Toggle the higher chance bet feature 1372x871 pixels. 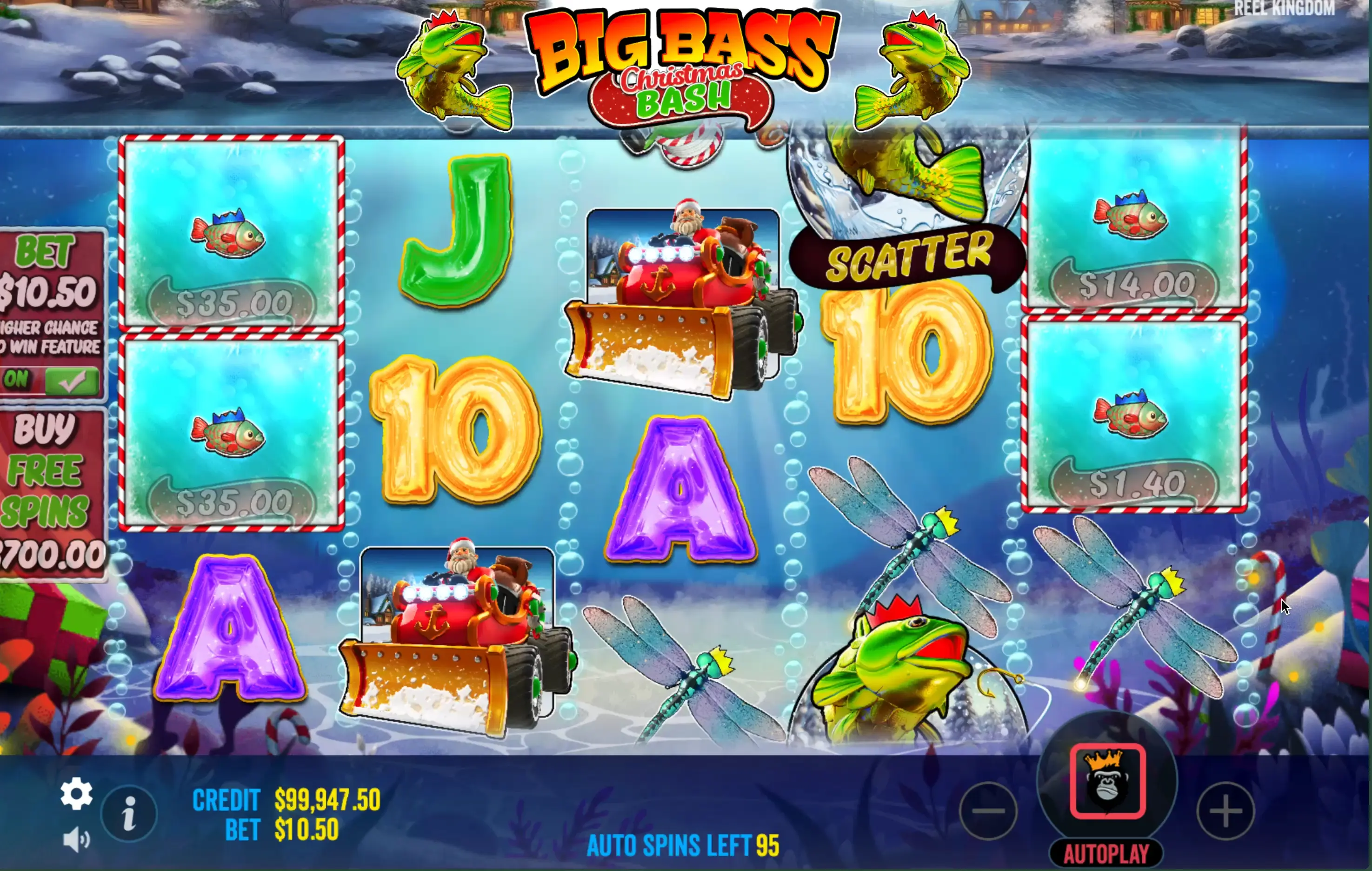click(51, 380)
